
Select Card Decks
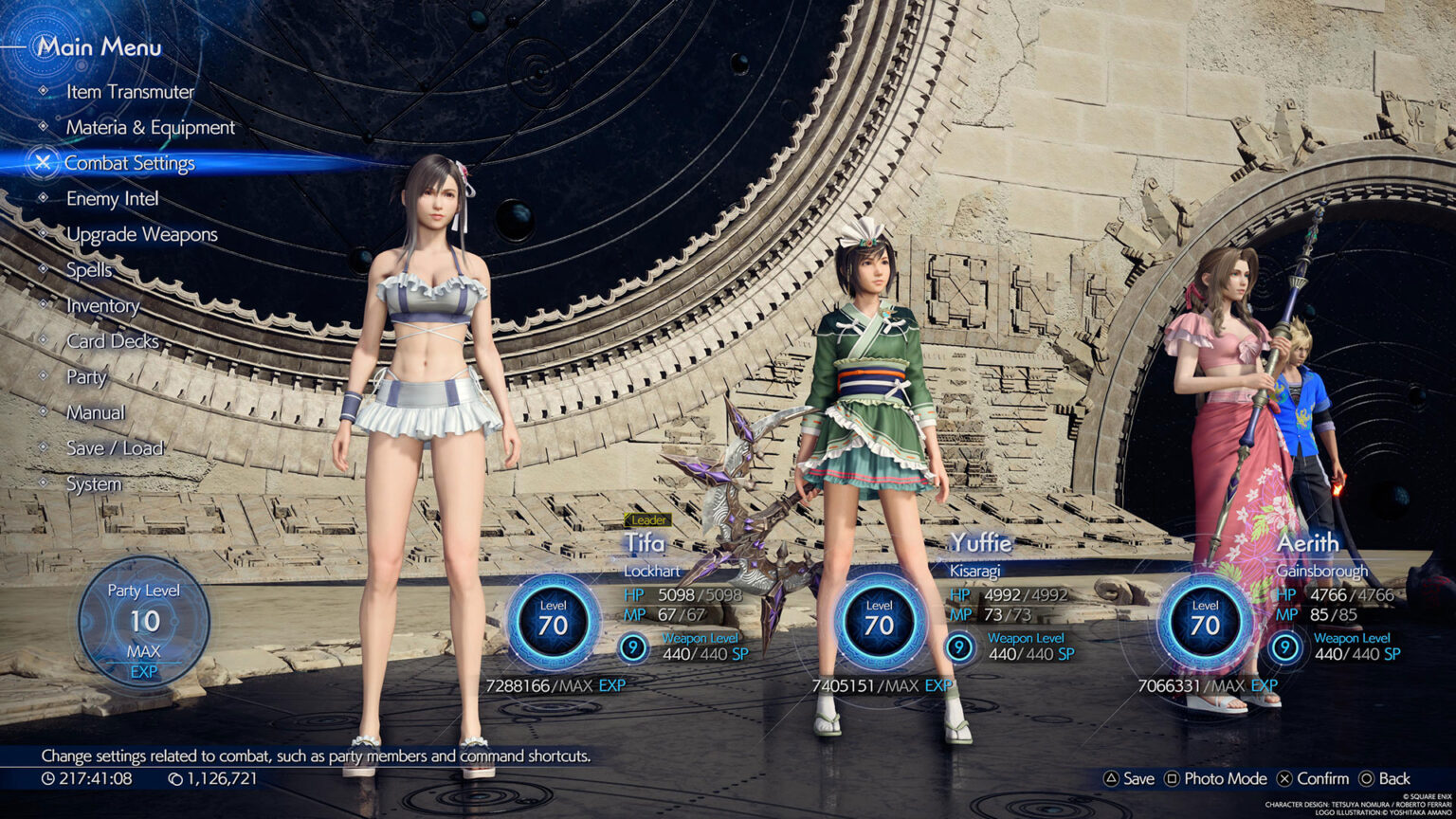coord(112,341)
